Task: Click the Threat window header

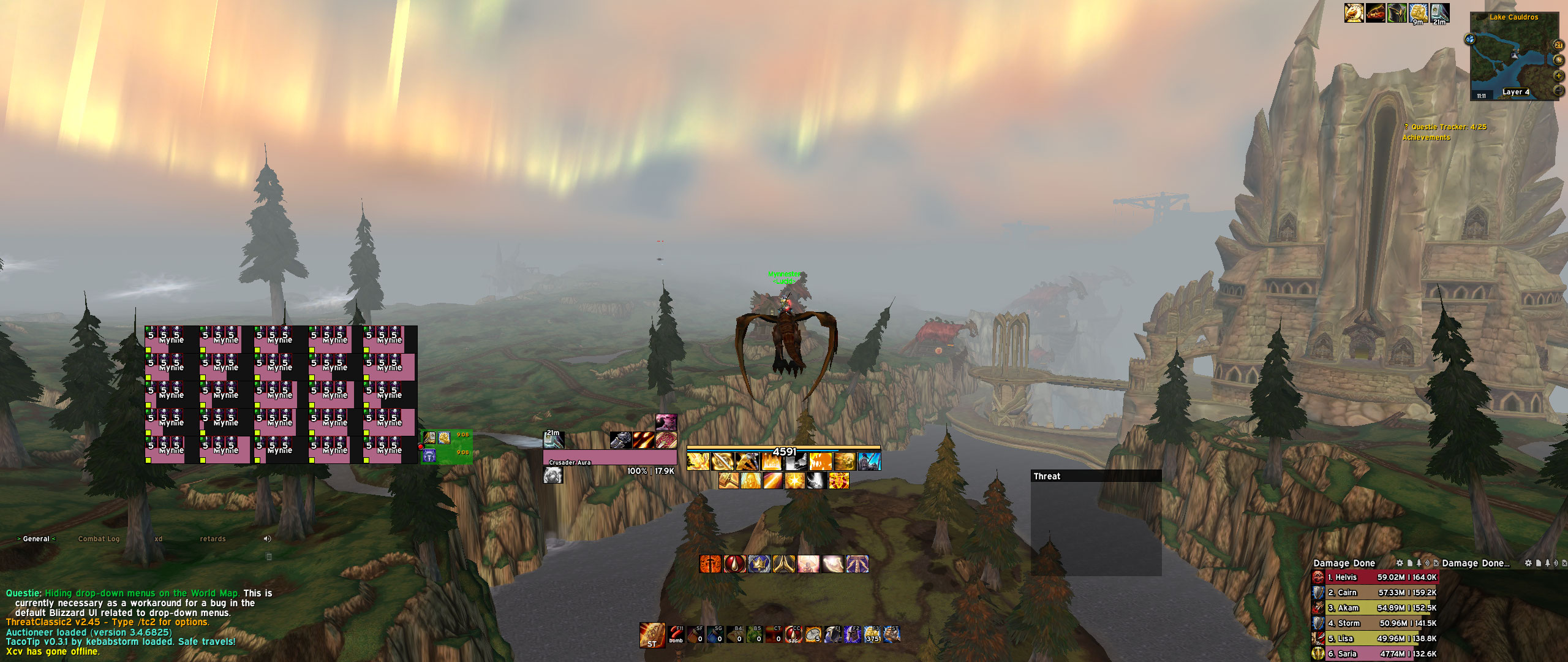Action: (x=1095, y=476)
